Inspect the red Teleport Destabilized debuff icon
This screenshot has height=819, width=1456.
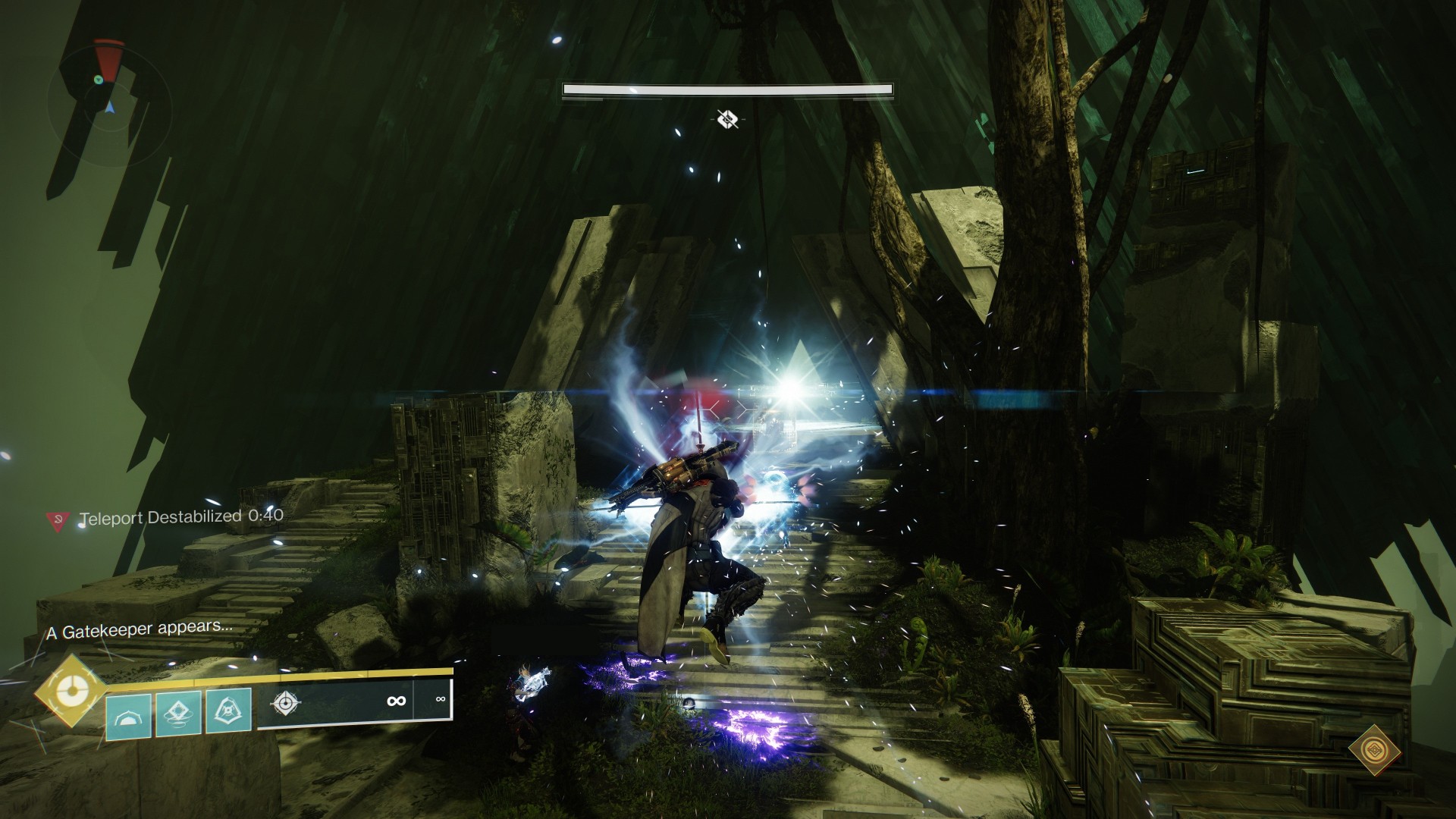(x=57, y=519)
